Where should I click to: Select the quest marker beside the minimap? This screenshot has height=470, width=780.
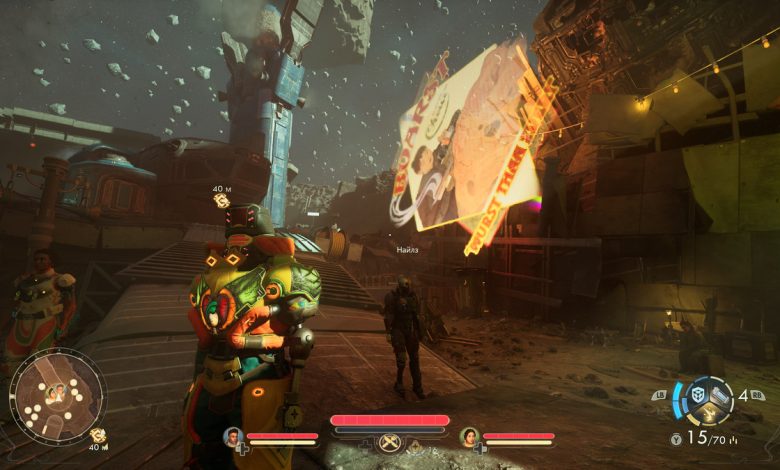click(x=98, y=435)
